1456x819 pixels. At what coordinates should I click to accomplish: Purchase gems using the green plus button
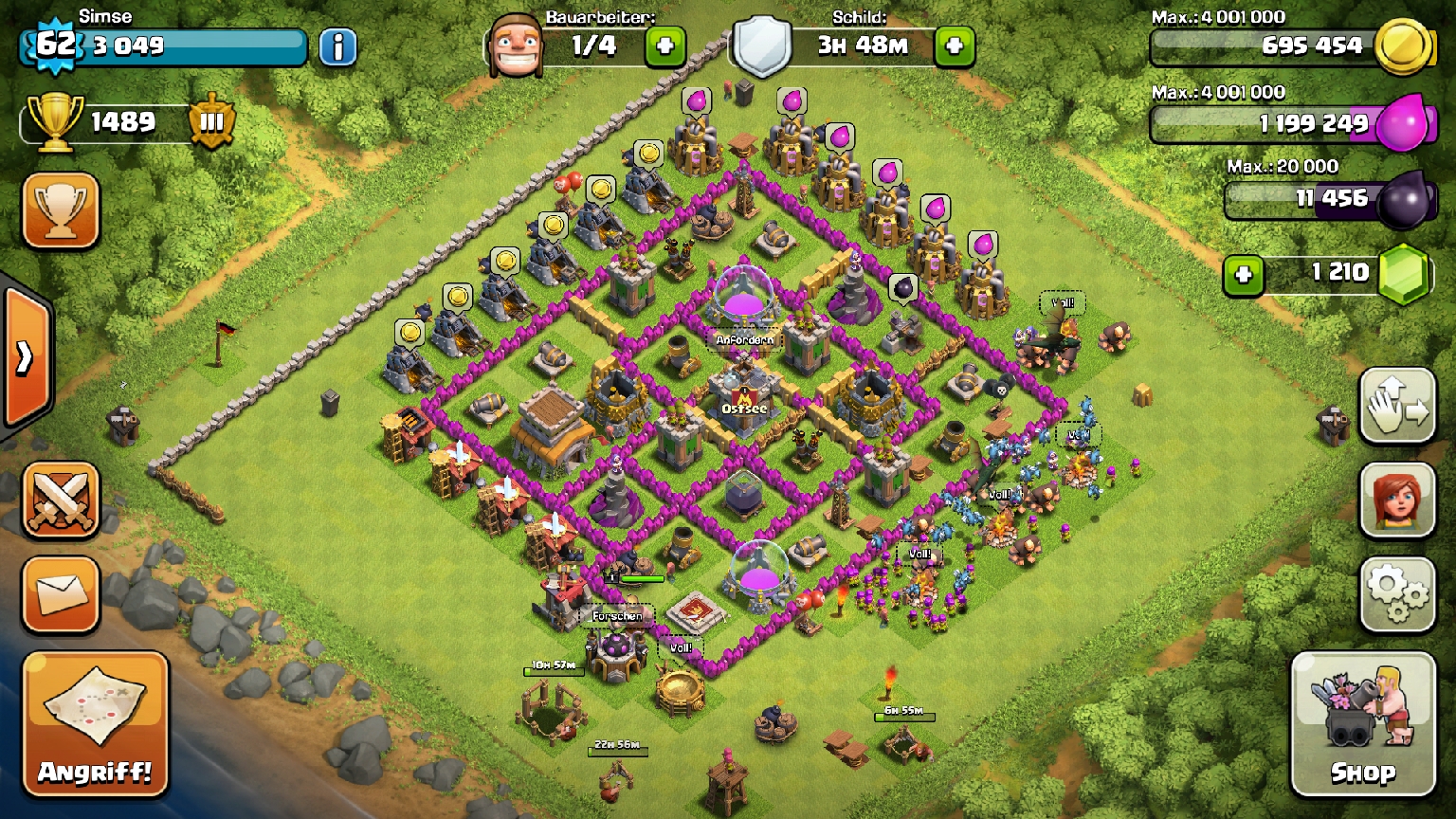pyautogui.click(x=1244, y=275)
